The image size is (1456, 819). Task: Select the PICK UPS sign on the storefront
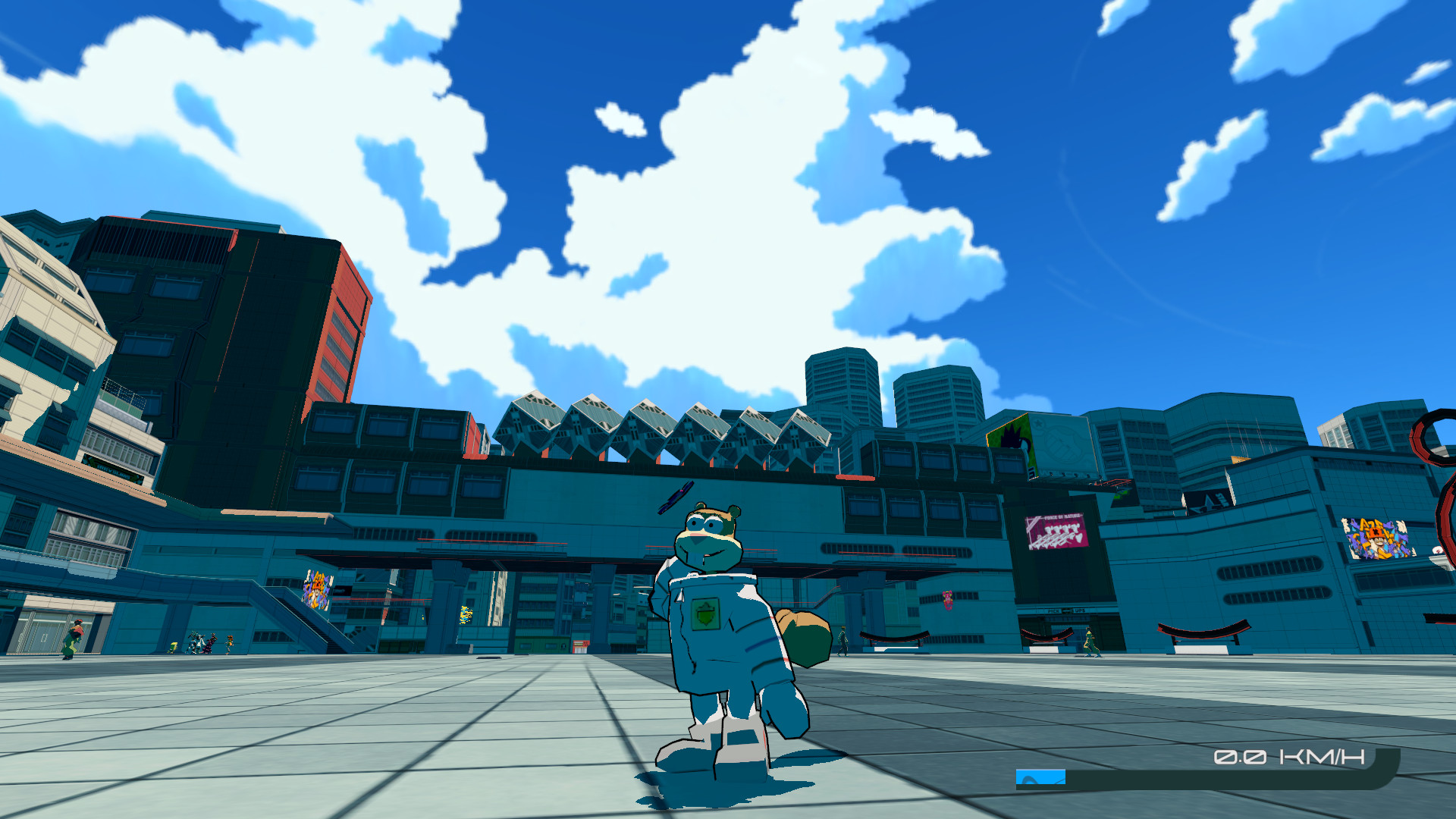(1065, 610)
